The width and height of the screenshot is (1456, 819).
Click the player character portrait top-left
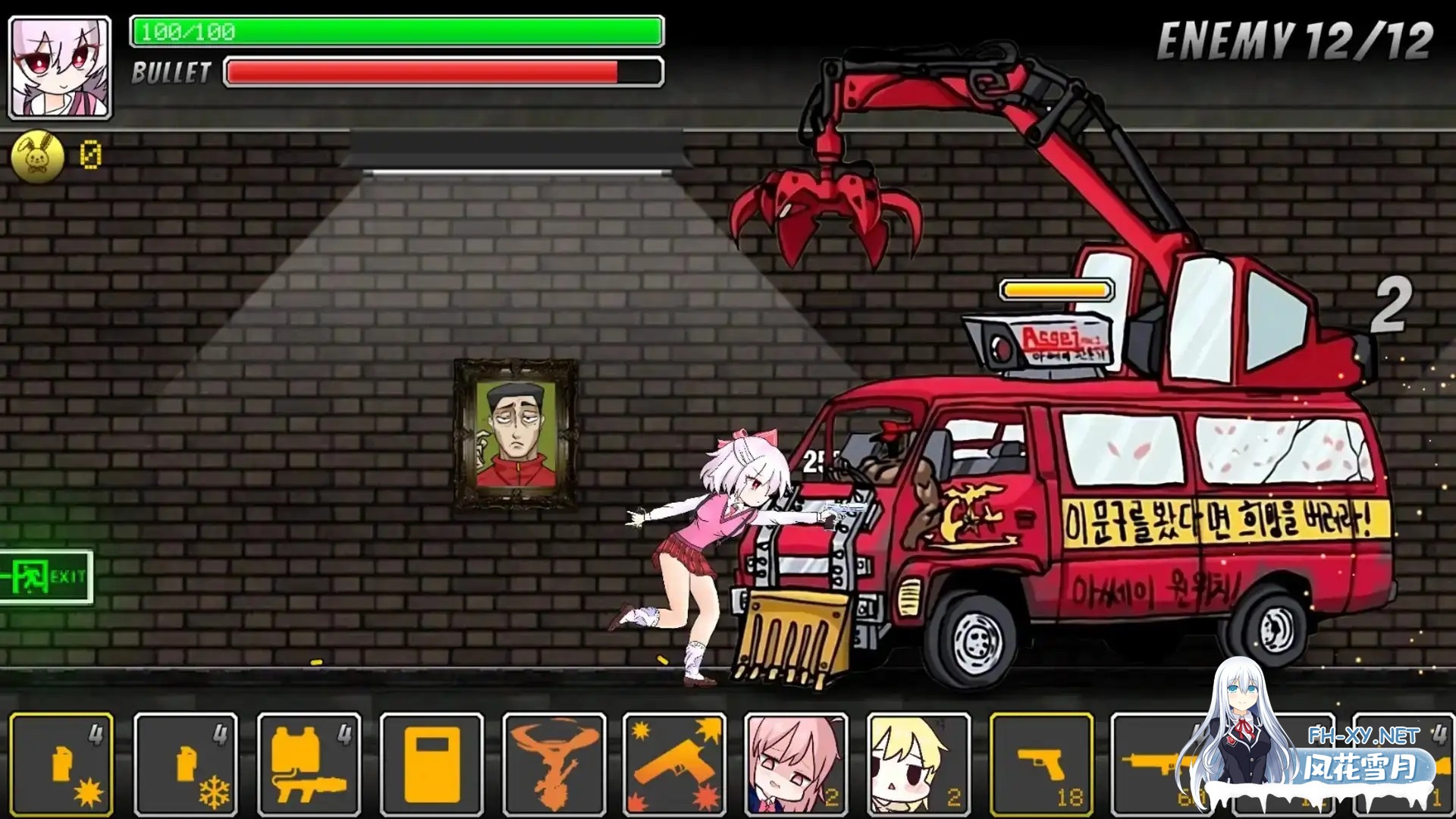coord(60,61)
